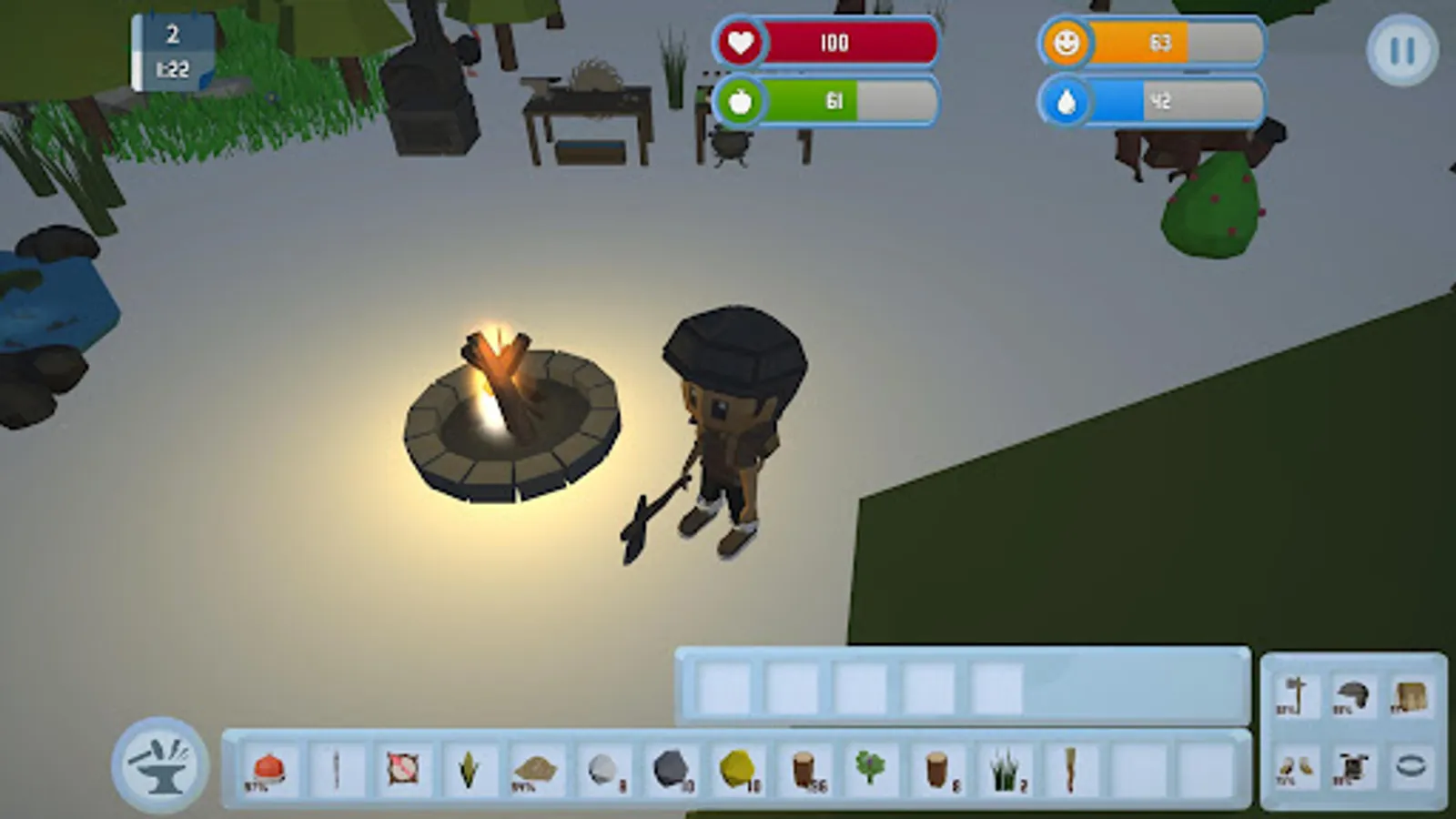Select the equipped leather boots
The width and height of the screenshot is (1456, 819).
tap(1299, 769)
